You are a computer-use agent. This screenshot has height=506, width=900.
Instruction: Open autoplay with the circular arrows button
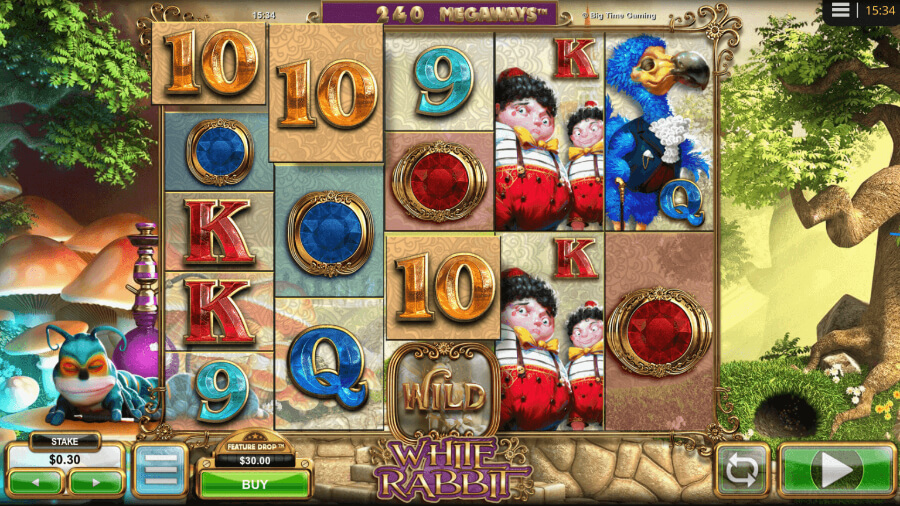(741, 471)
